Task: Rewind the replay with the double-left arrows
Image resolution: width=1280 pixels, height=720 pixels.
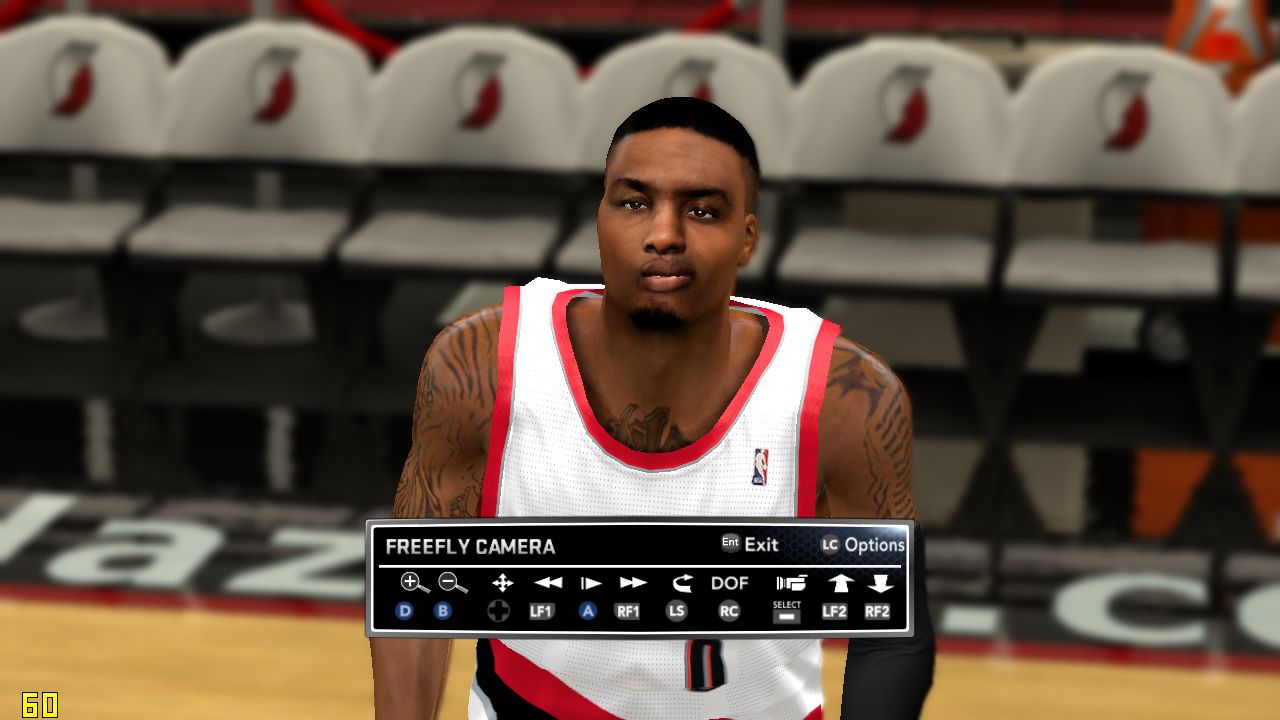Action: (547, 583)
